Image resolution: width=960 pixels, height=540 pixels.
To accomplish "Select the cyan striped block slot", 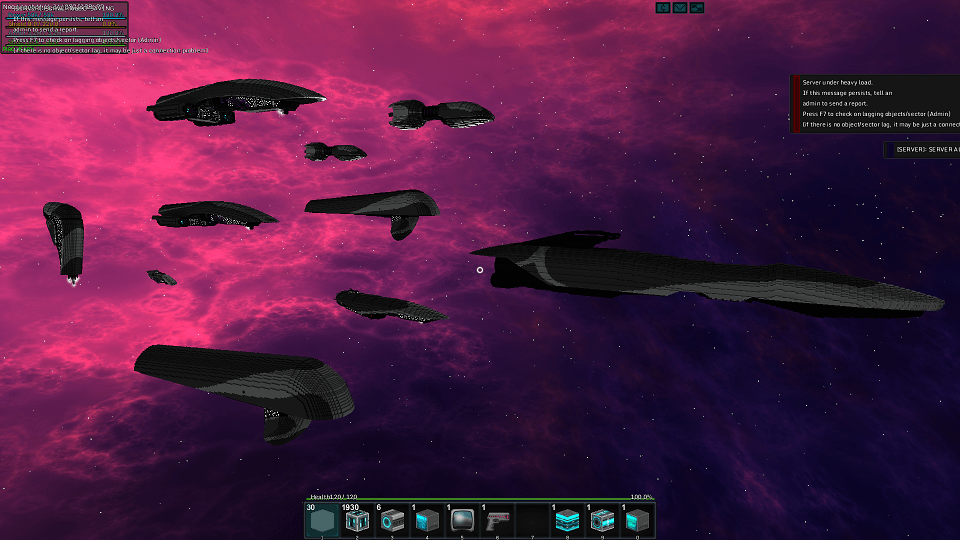I will tap(567, 520).
